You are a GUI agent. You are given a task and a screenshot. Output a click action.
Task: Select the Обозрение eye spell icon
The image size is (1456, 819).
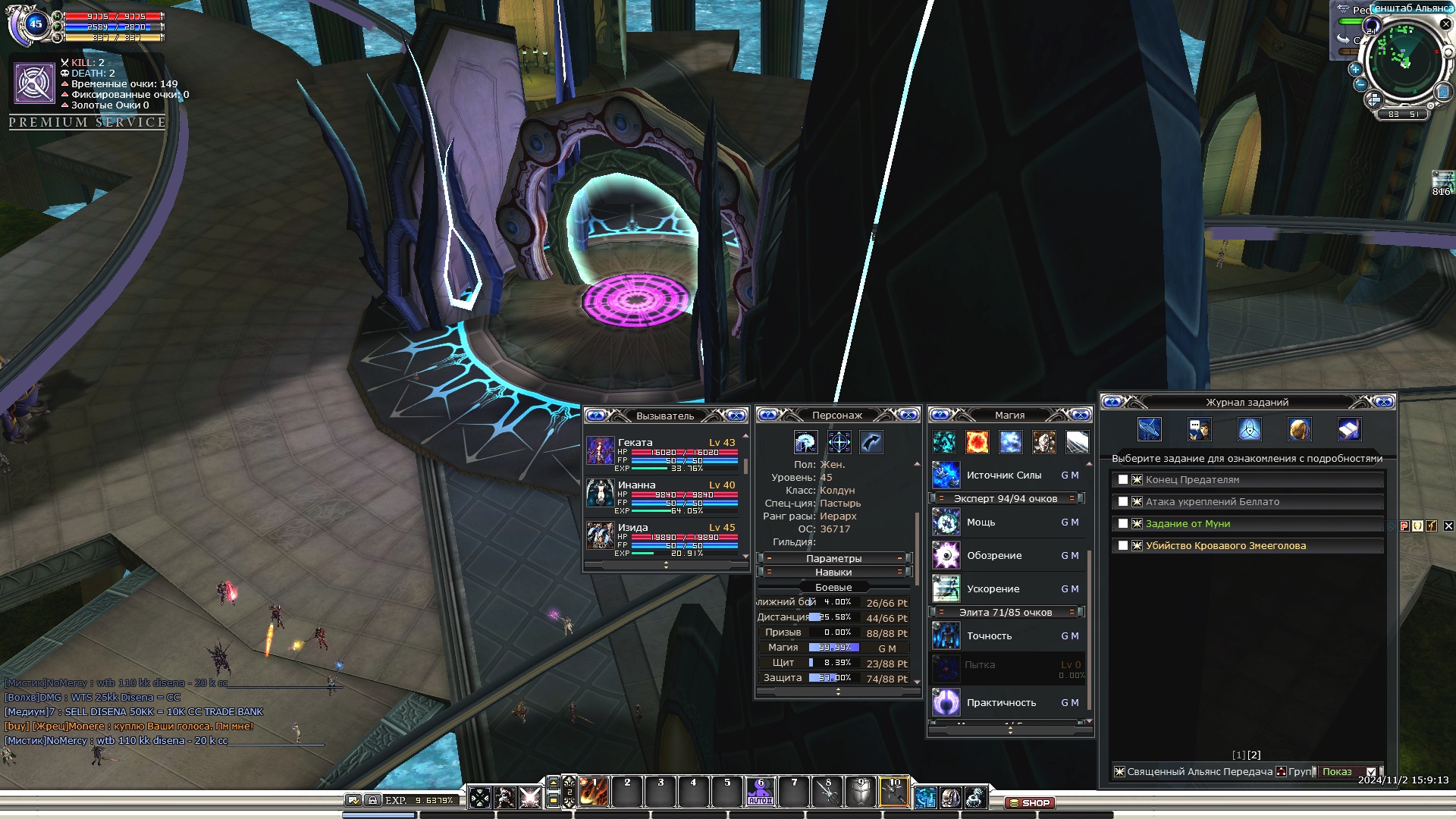coord(946,556)
